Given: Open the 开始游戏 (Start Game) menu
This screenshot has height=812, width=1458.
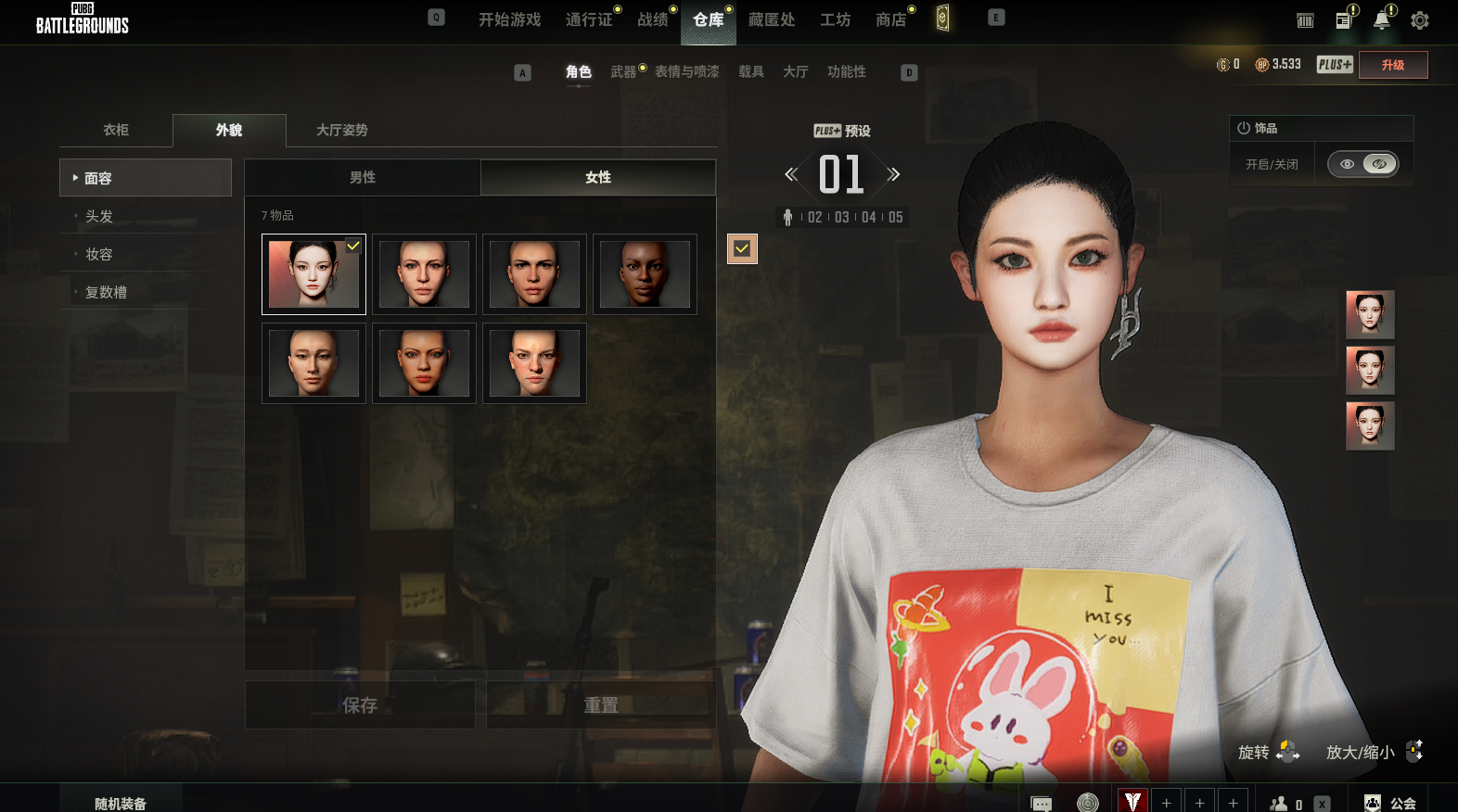Looking at the screenshot, I should [x=509, y=19].
